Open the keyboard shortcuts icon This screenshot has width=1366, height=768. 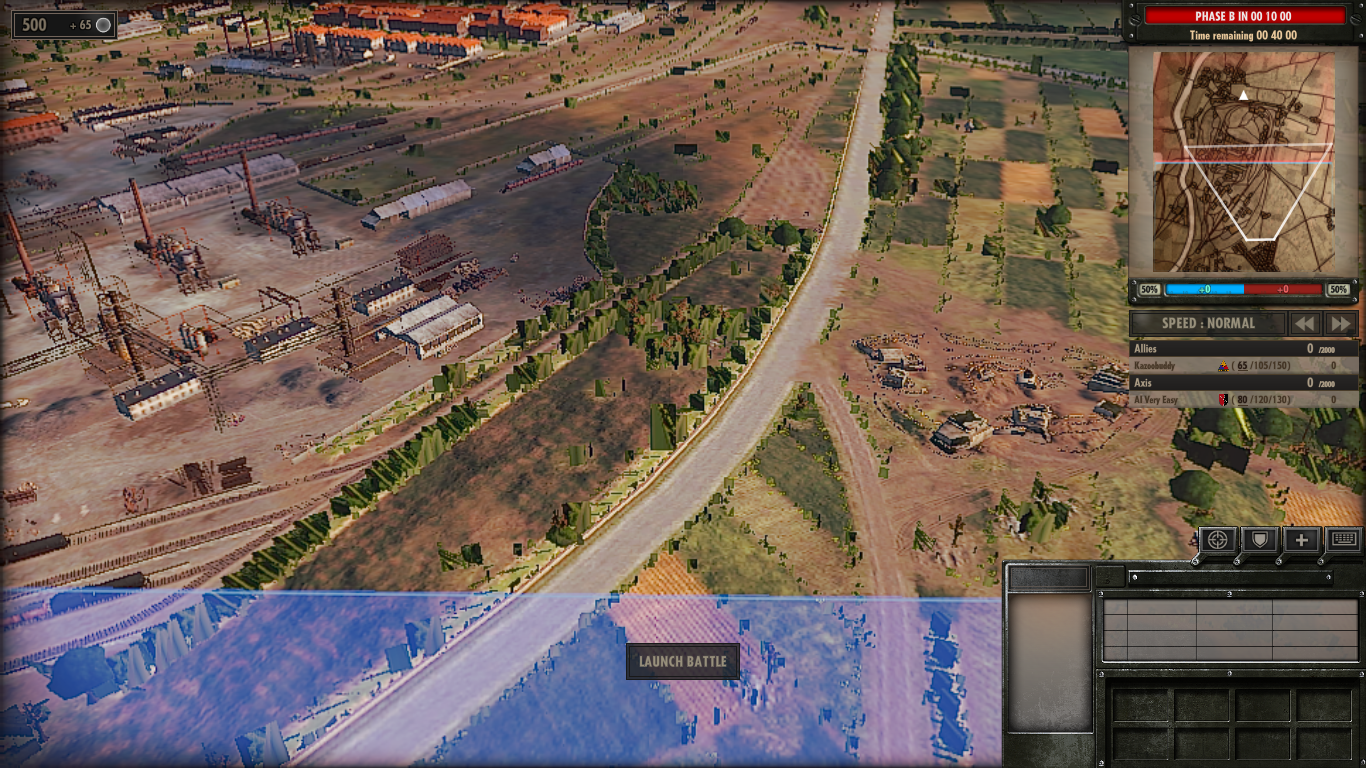tap(1345, 540)
